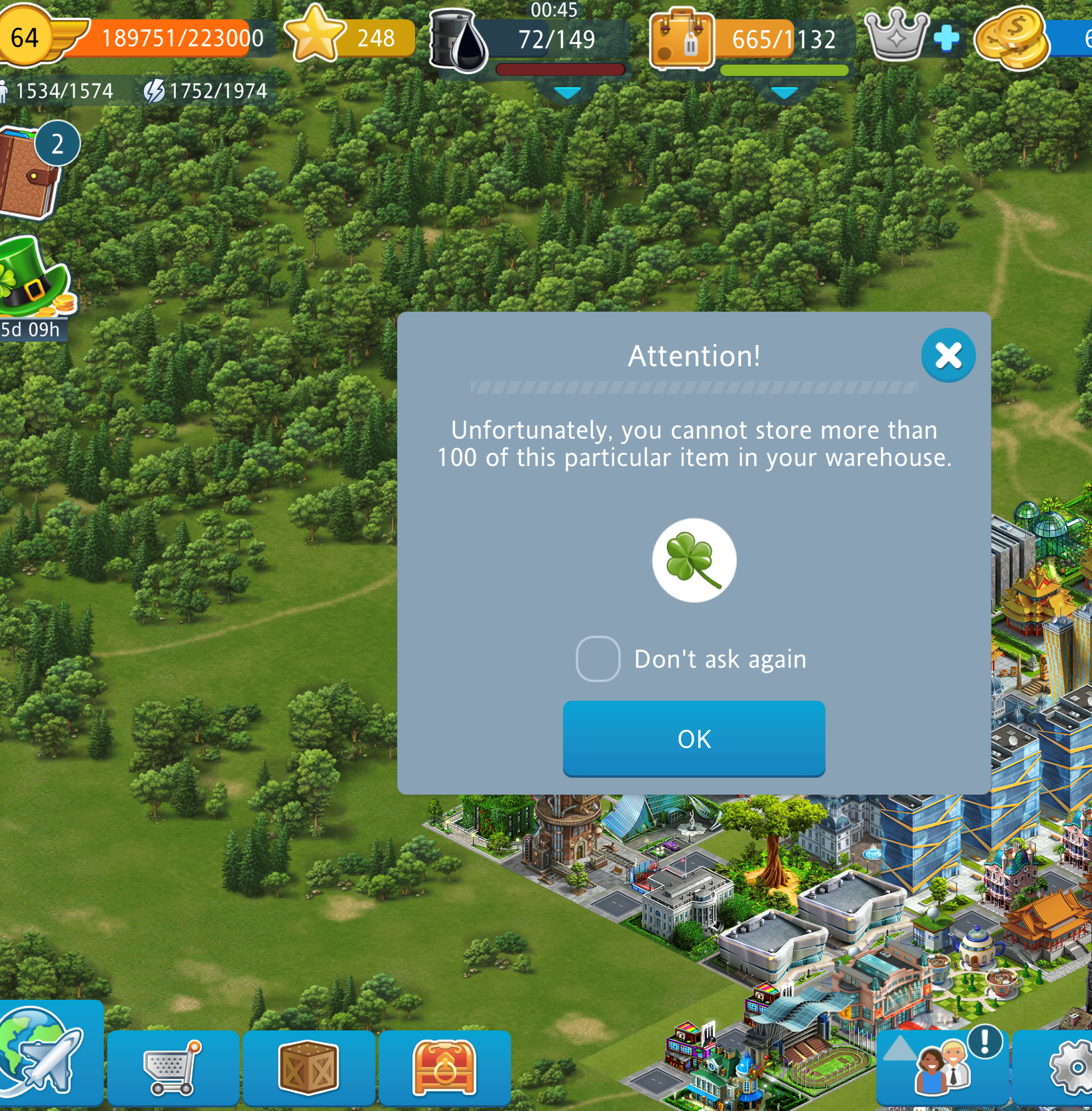
Task: Confirm the warning with OK
Action: tap(694, 738)
